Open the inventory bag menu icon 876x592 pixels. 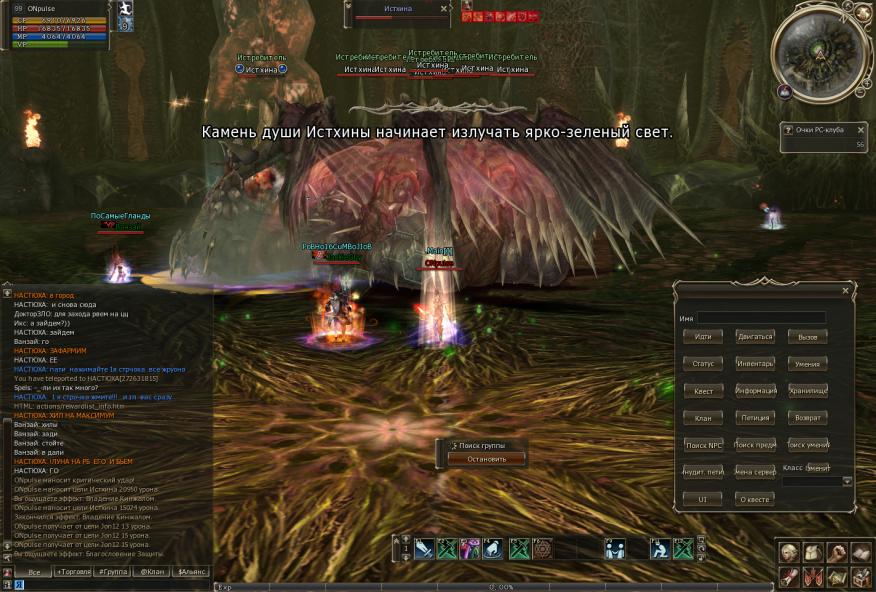click(x=812, y=553)
